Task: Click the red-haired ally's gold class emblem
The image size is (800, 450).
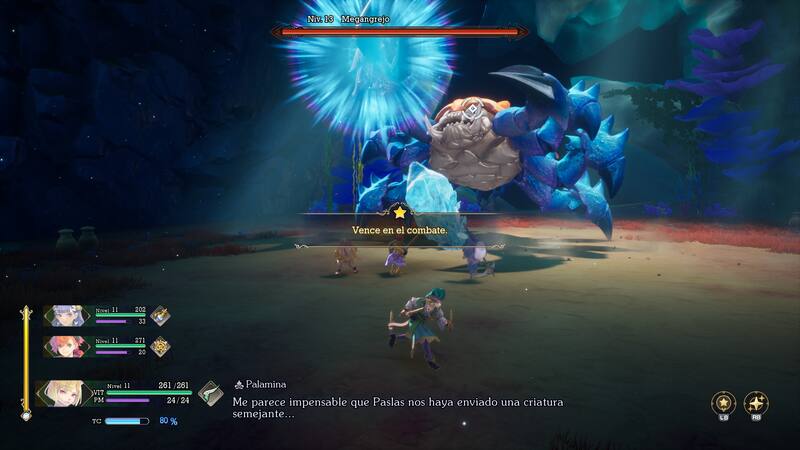Action: coord(160,347)
